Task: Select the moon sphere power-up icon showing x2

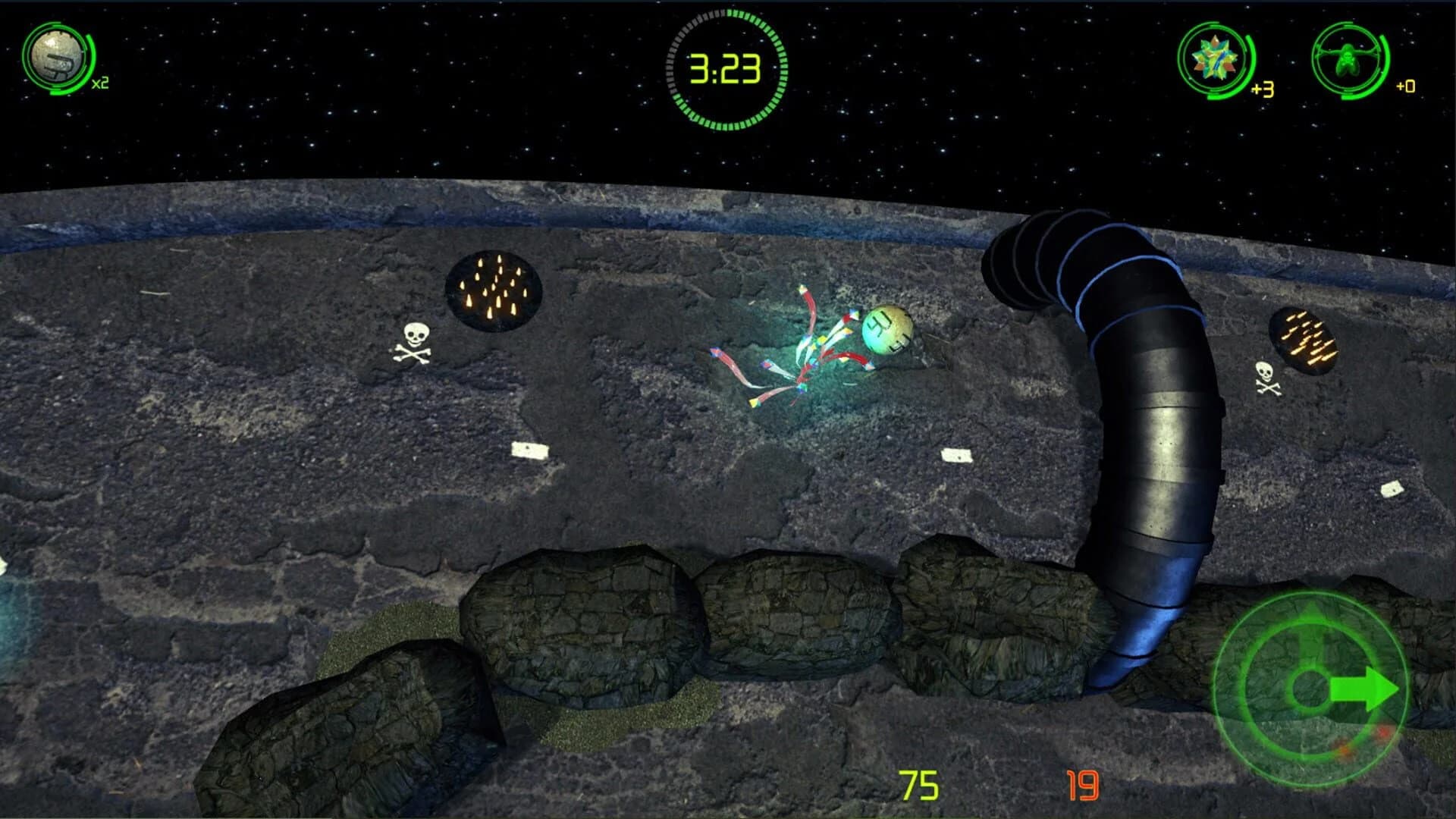Action: point(57,57)
